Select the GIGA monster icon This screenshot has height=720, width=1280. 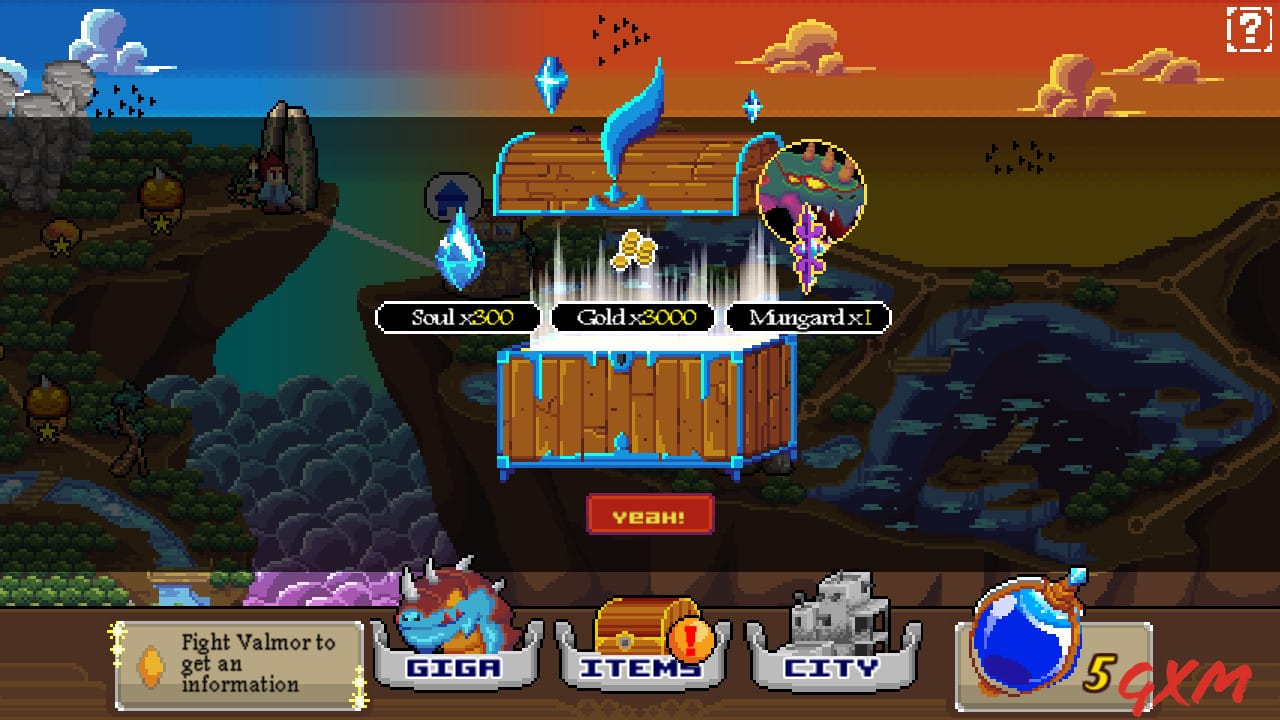pos(452,615)
